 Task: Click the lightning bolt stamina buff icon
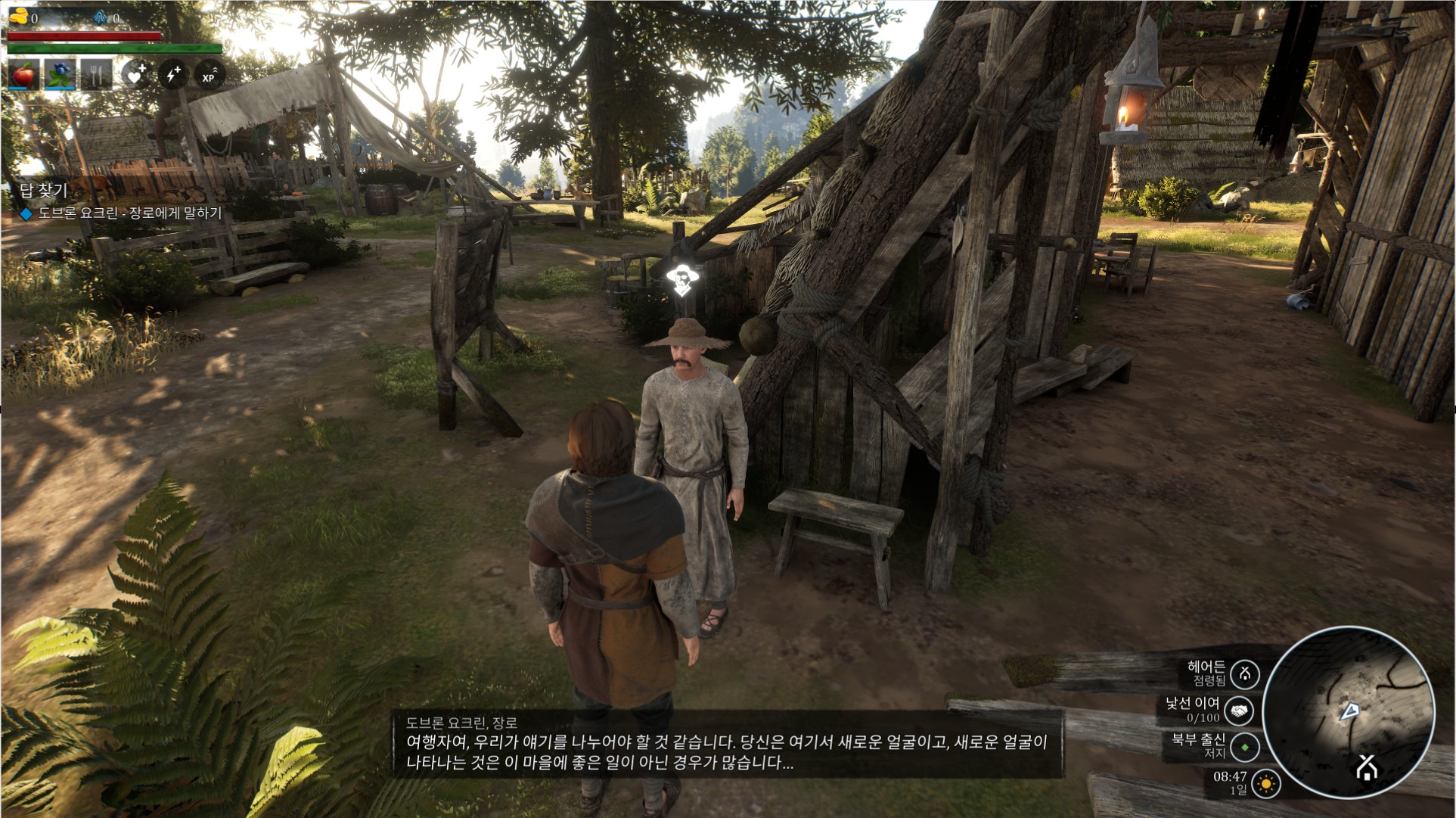click(173, 75)
